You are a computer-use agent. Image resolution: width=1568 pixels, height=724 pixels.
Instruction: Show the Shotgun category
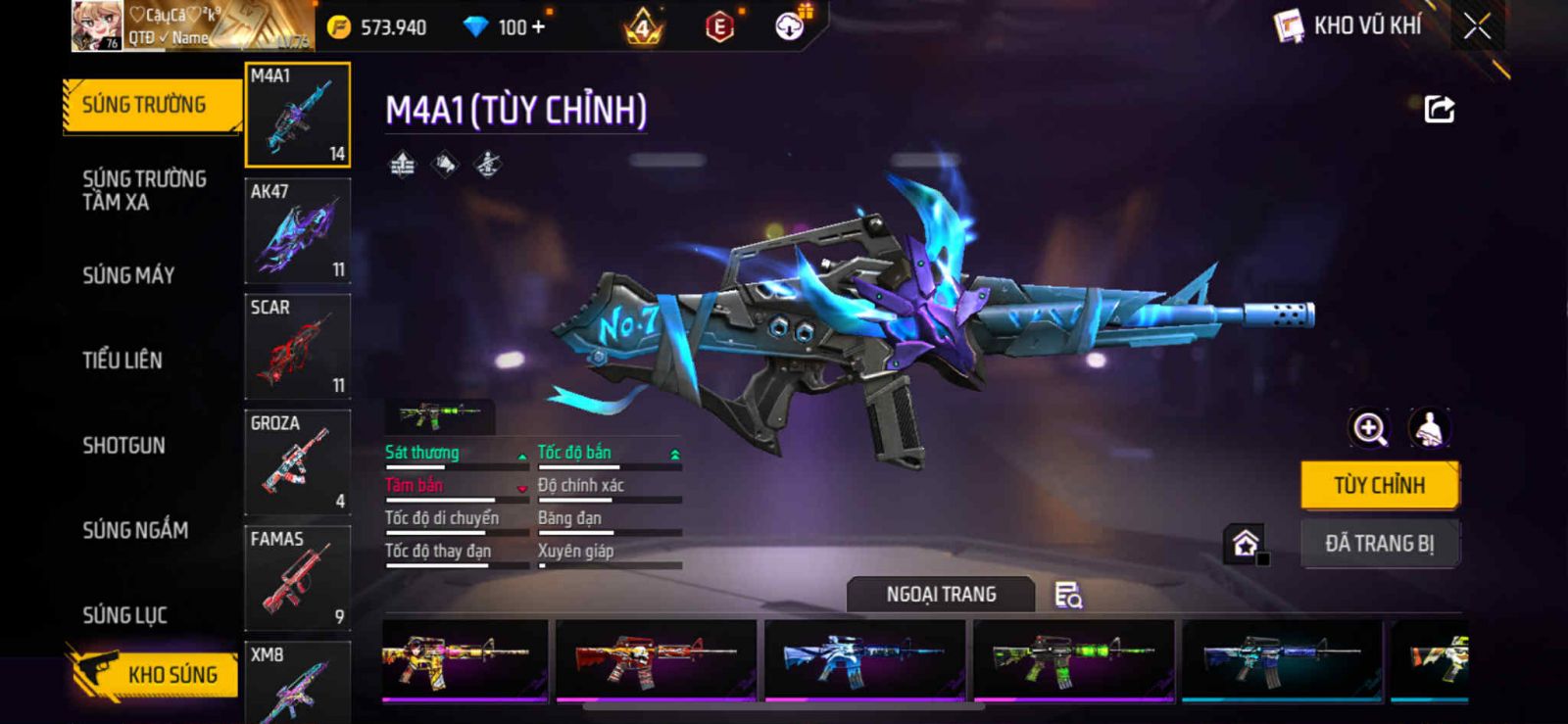tap(123, 446)
